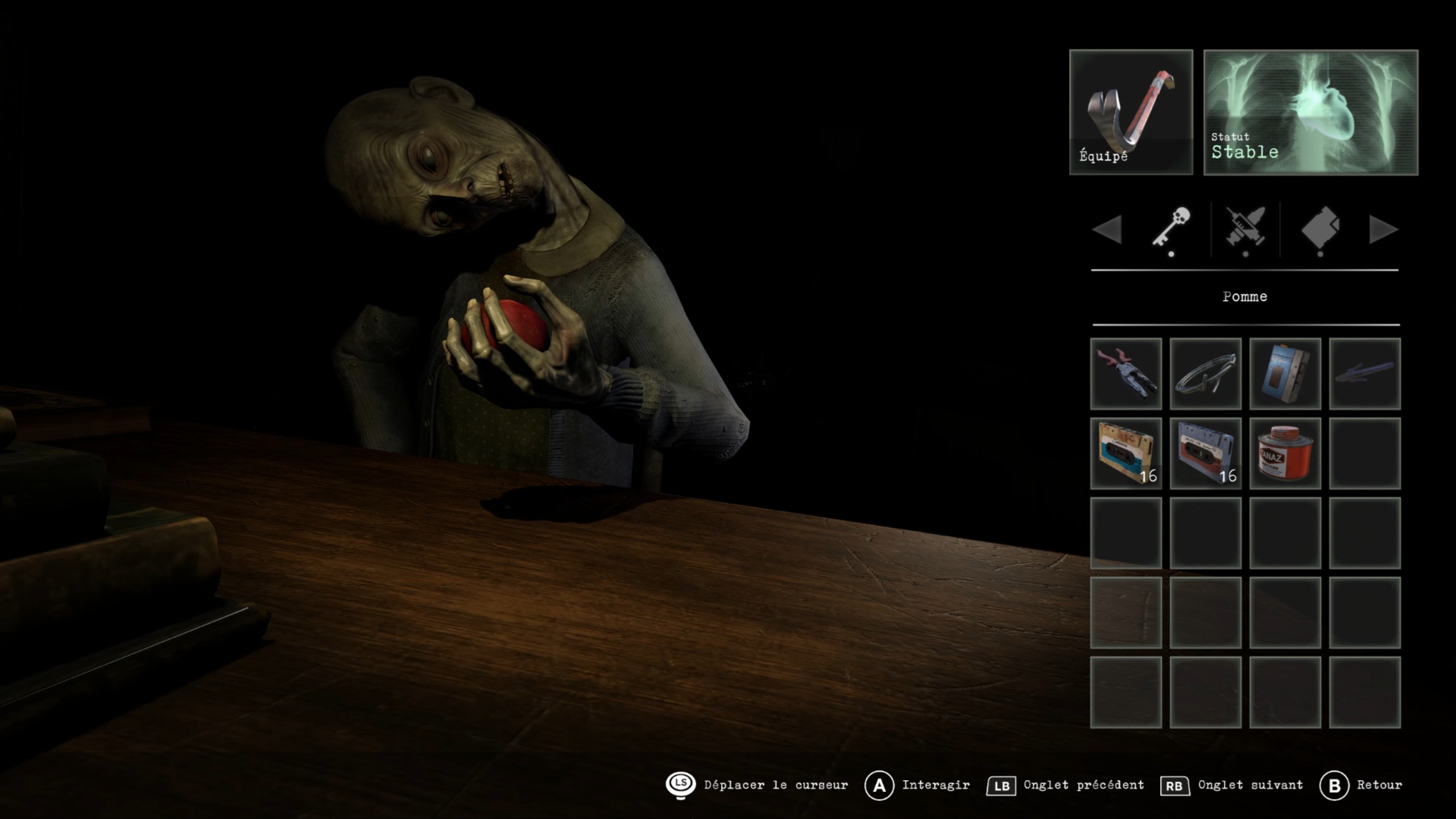This screenshot has height=819, width=1456.
Task: Select the blue cassette player
Action: tap(1285, 374)
